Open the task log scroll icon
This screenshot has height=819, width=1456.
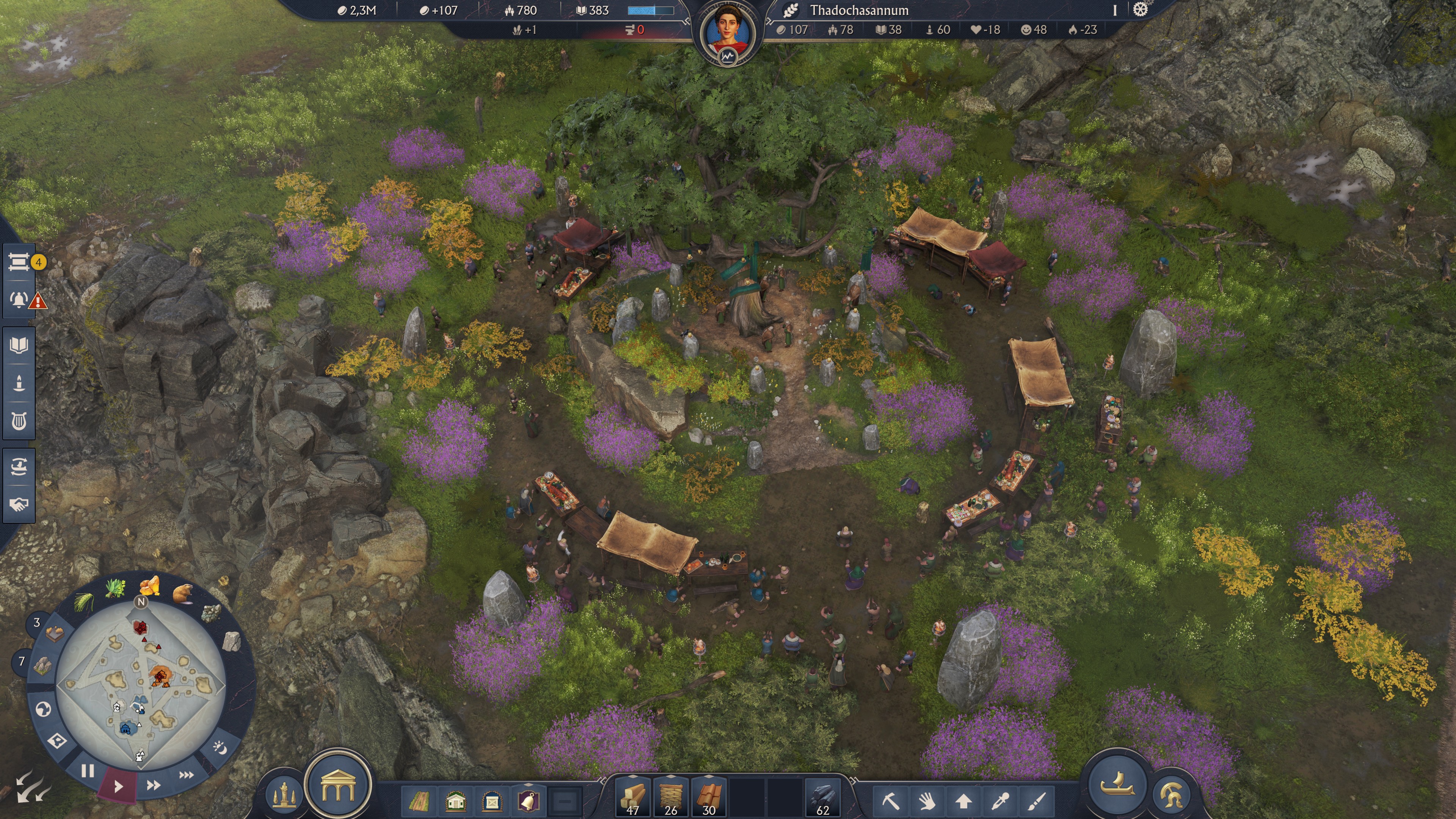click(x=20, y=262)
